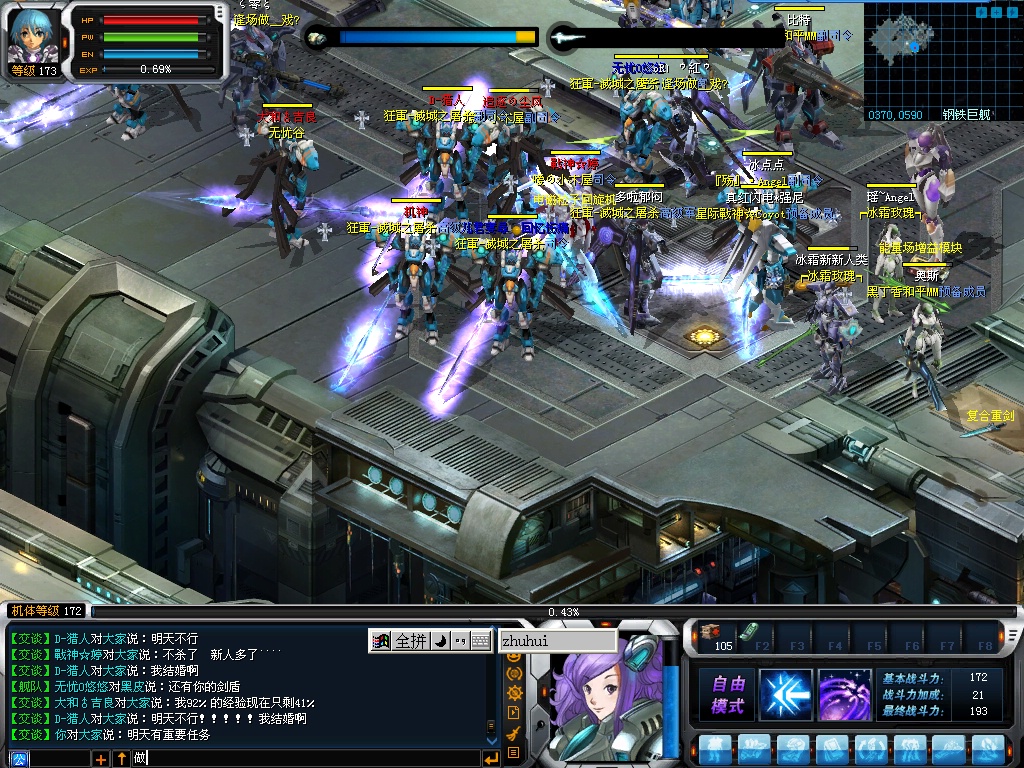Click the chat text input field

(x=300, y=759)
